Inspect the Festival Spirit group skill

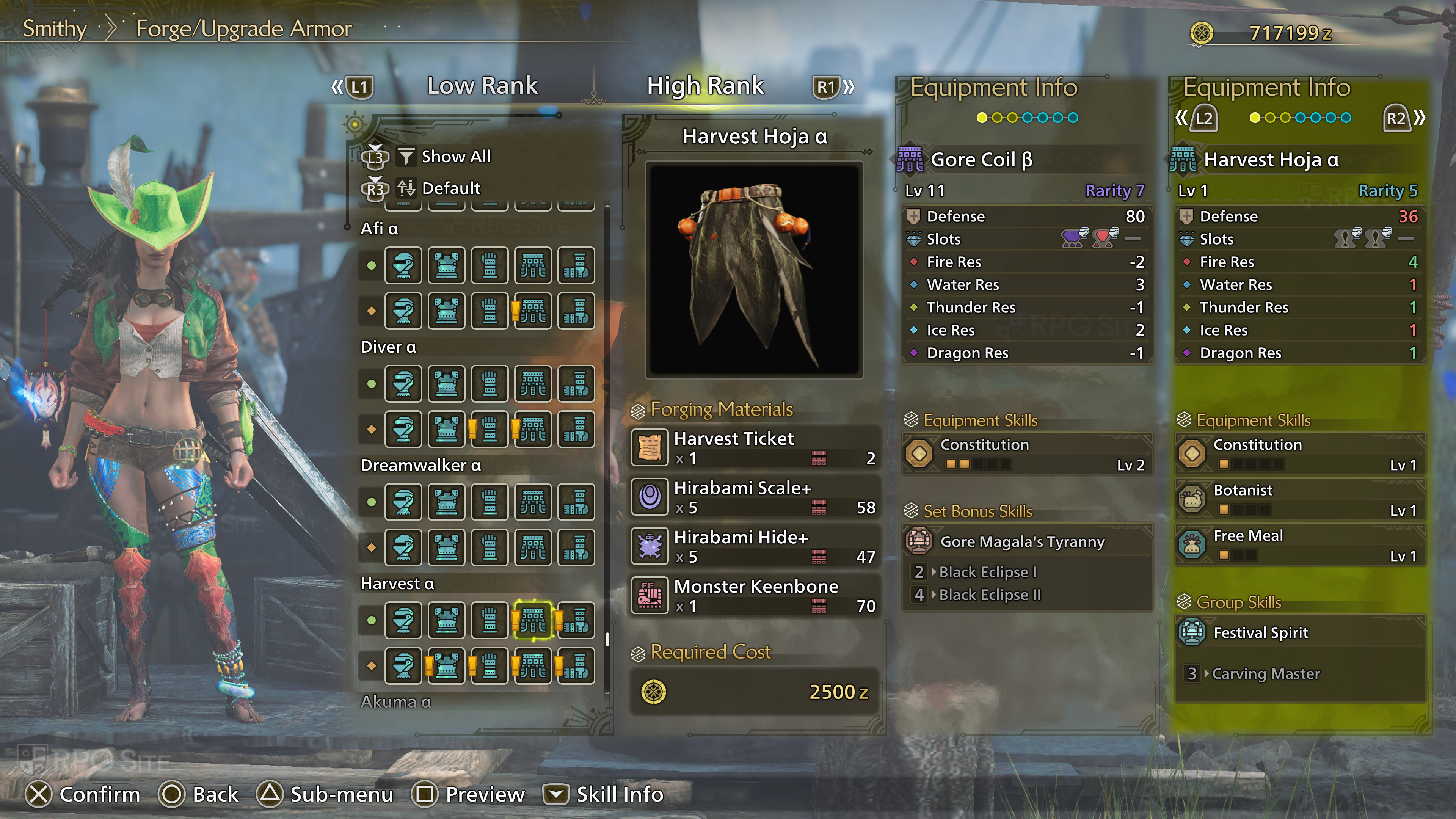(1299, 632)
